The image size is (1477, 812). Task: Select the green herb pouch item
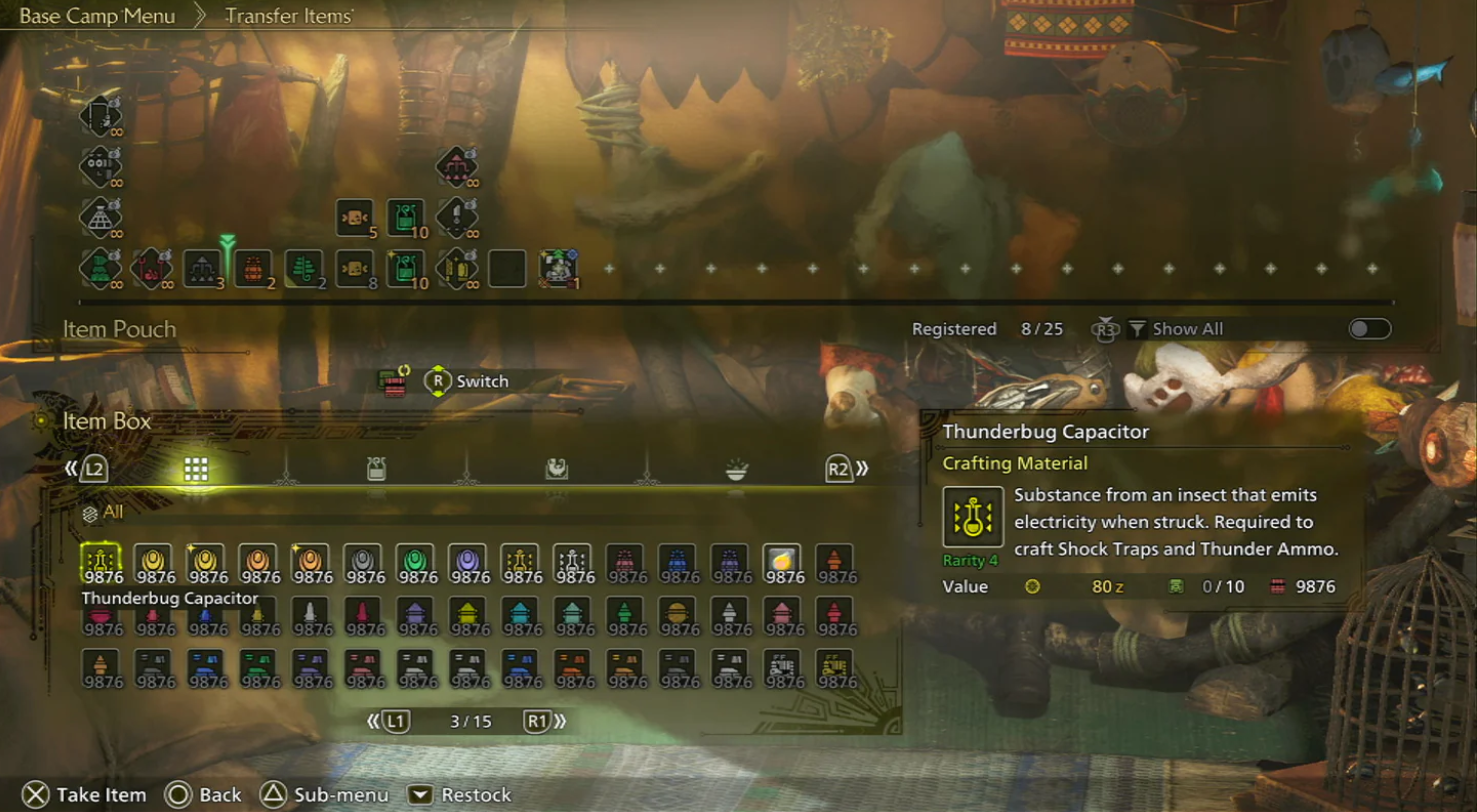(x=305, y=268)
